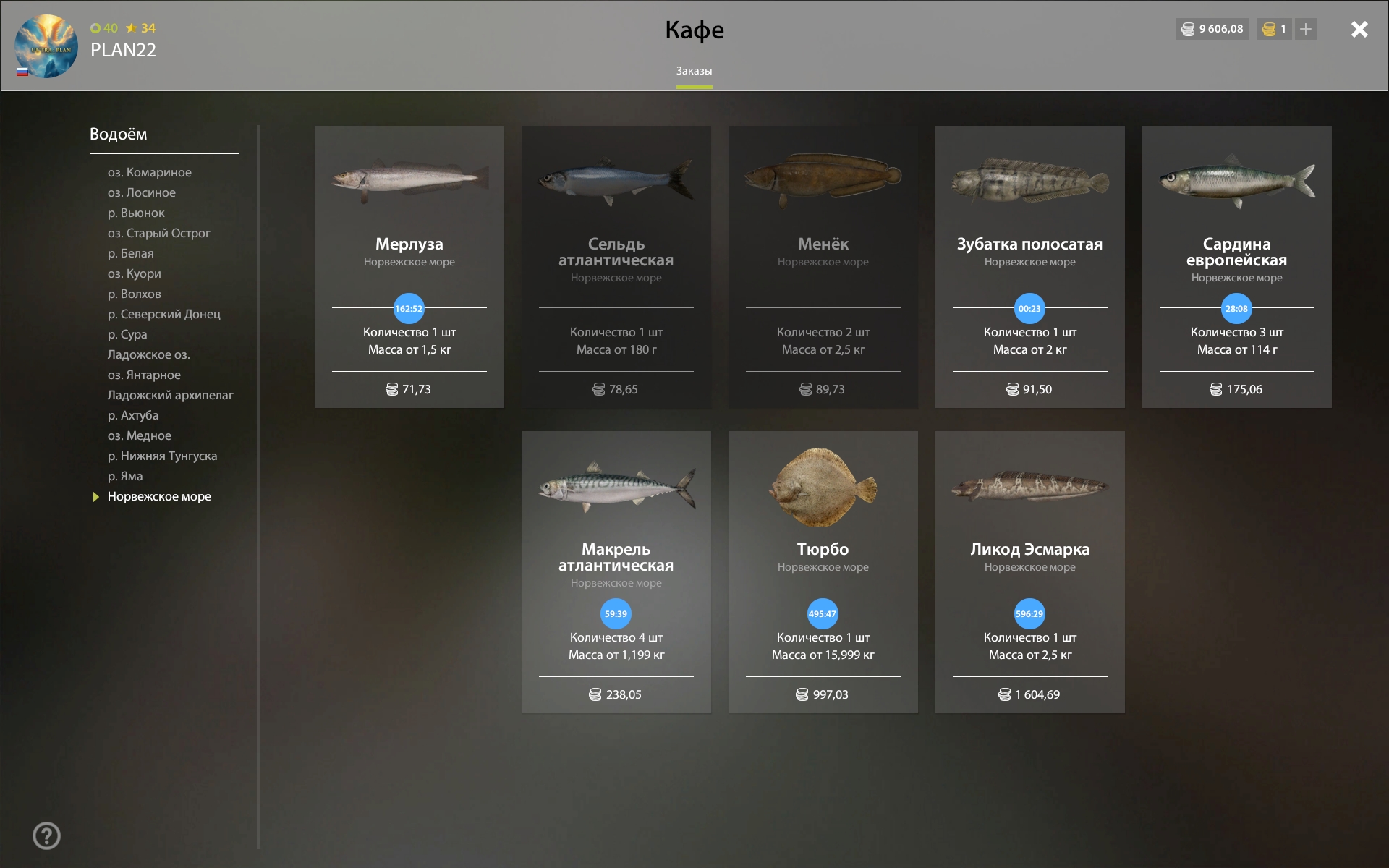Close the cafe window with the X
Screen dimensions: 1389x868
click(x=1360, y=30)
